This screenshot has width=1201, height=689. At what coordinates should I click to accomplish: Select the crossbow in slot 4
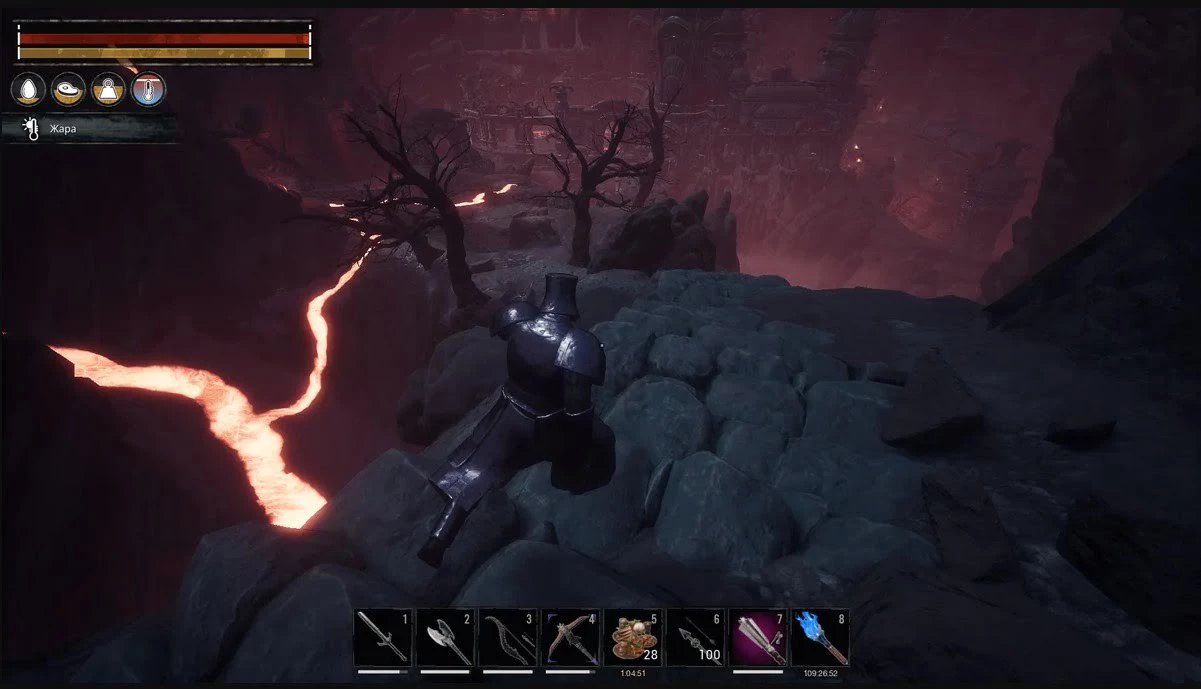570,637
